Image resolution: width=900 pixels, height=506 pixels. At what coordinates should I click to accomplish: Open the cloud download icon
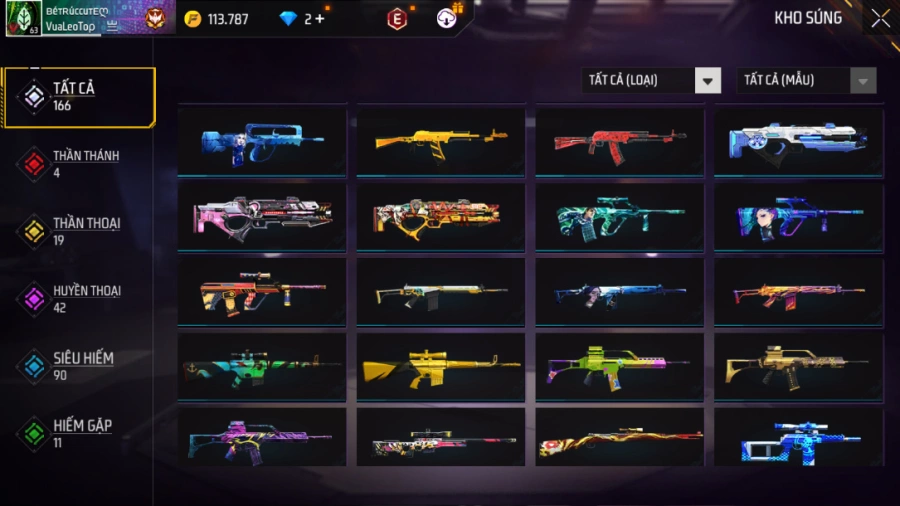pyautogui.click(x=446, y=18)
